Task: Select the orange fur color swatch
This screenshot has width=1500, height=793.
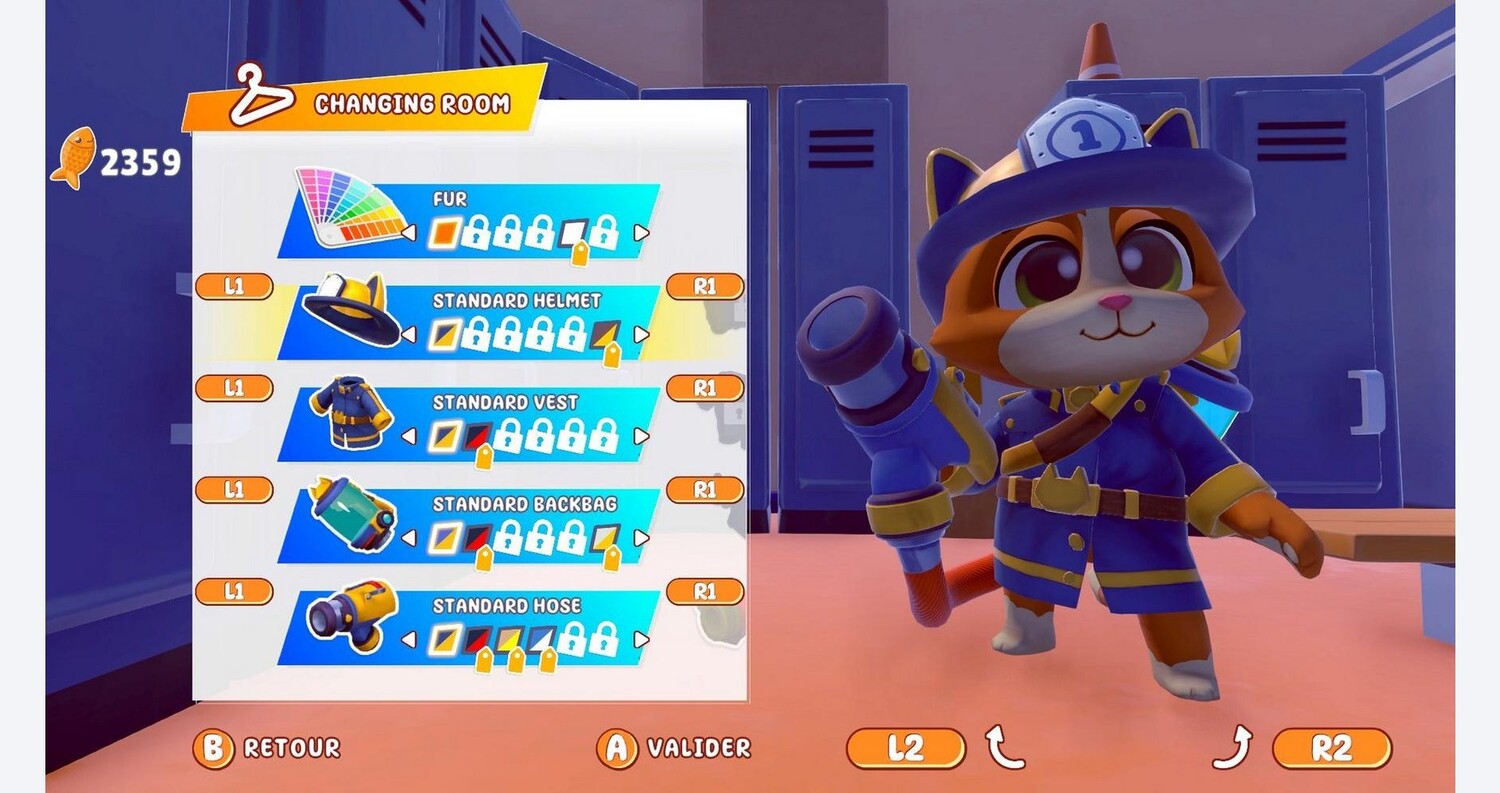Action: click(444, 233)
